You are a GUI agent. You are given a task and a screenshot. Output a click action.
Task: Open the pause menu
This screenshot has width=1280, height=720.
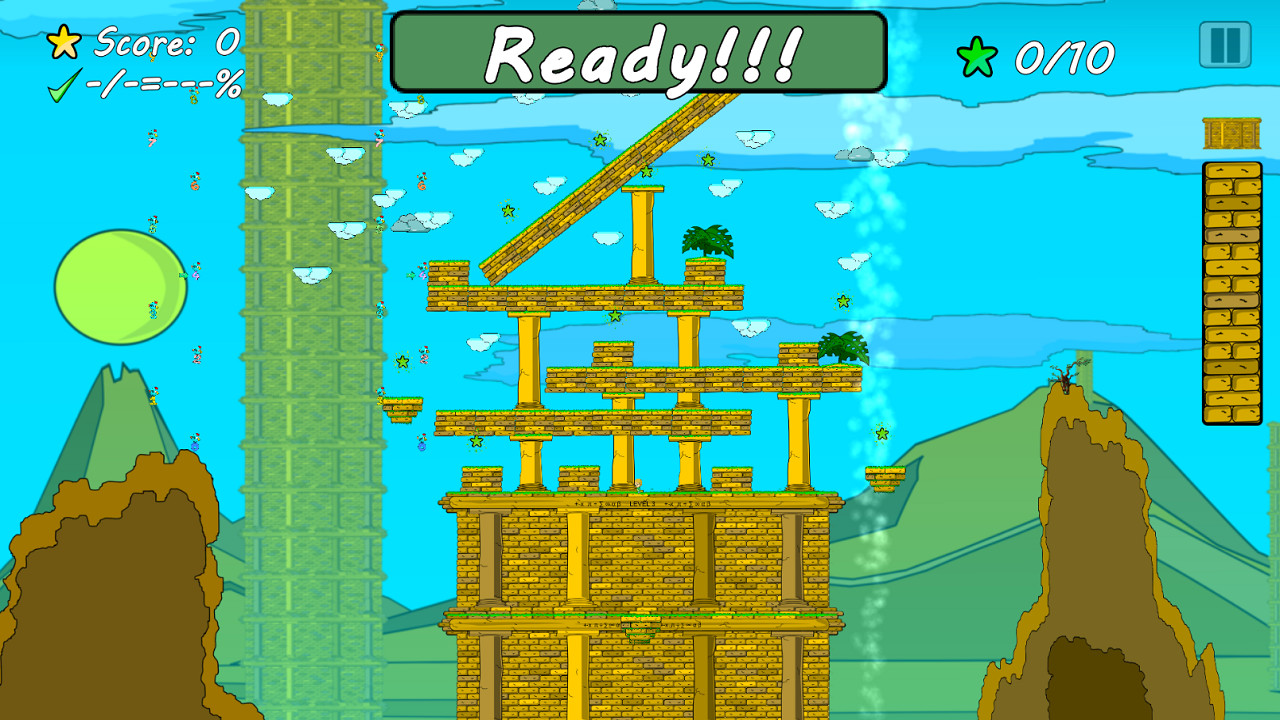pos(1223,43)
